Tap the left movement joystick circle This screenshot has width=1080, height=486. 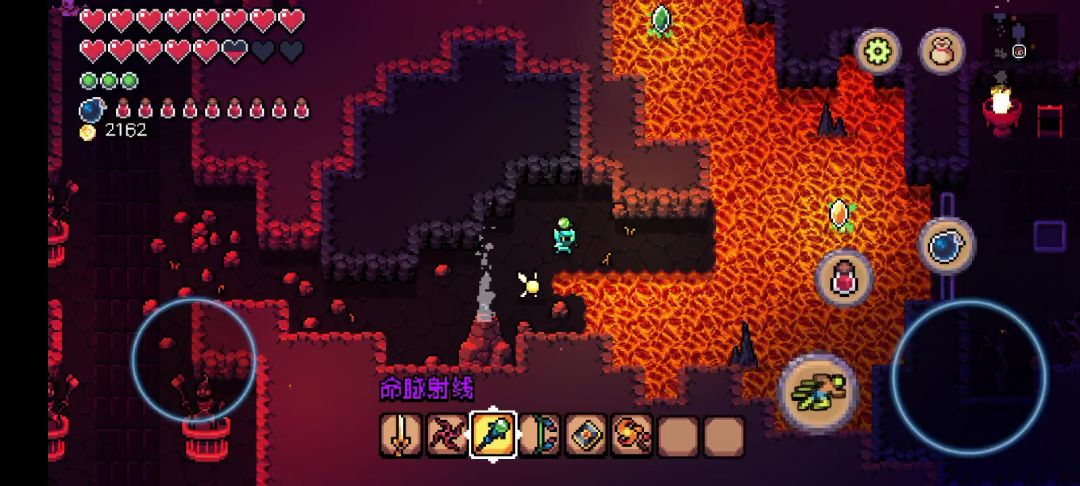click(x=194, y=360)
